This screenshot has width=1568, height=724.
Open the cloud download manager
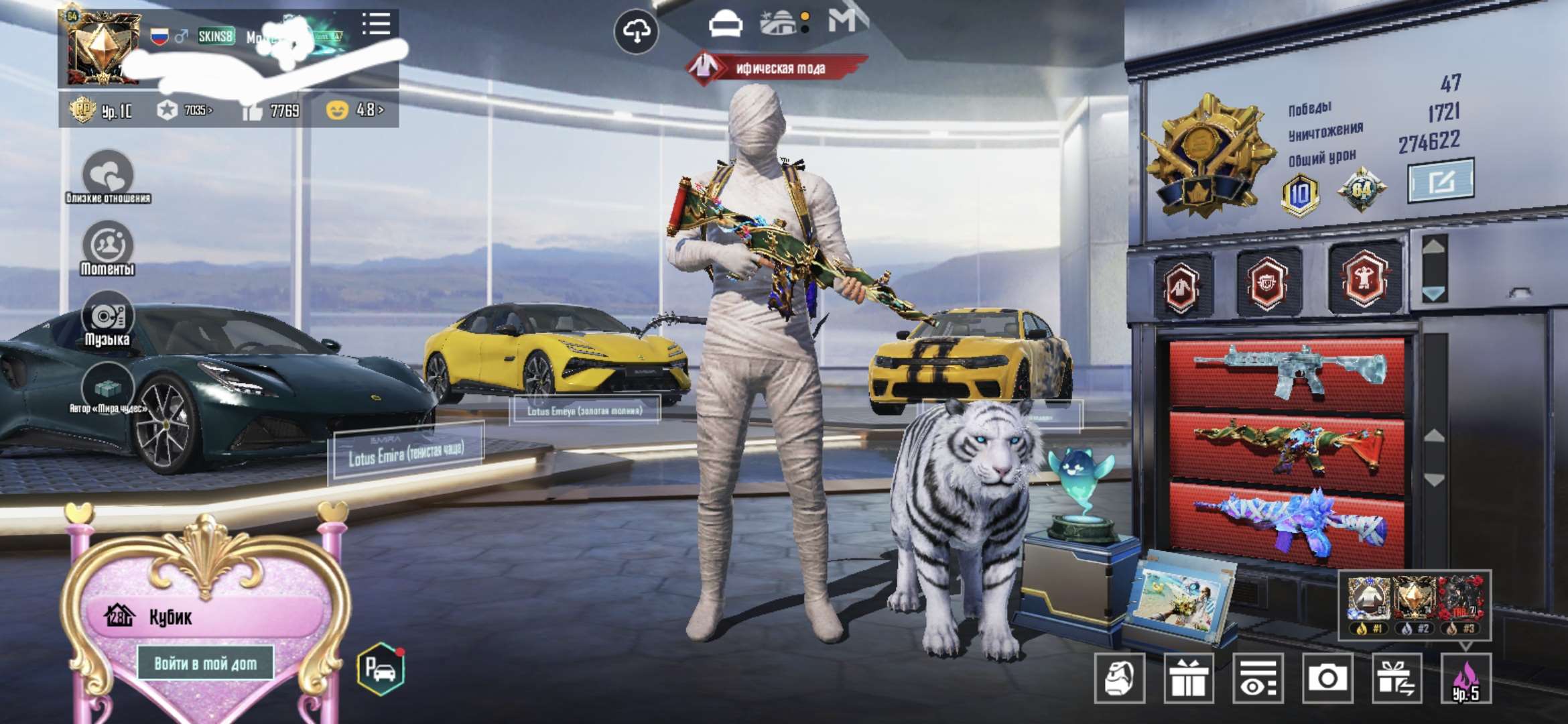point(635,30)
